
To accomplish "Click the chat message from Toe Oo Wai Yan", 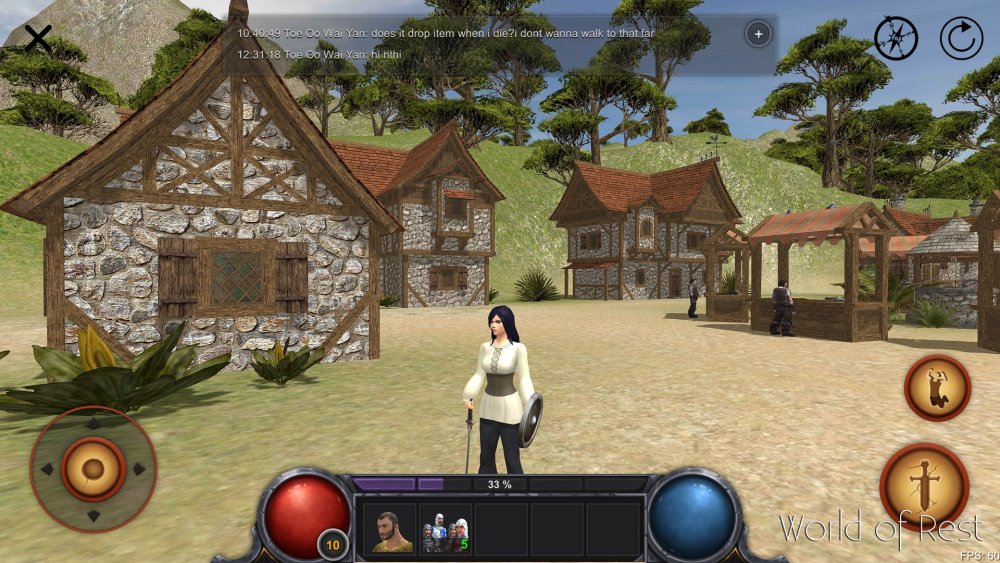I will 445,33.
